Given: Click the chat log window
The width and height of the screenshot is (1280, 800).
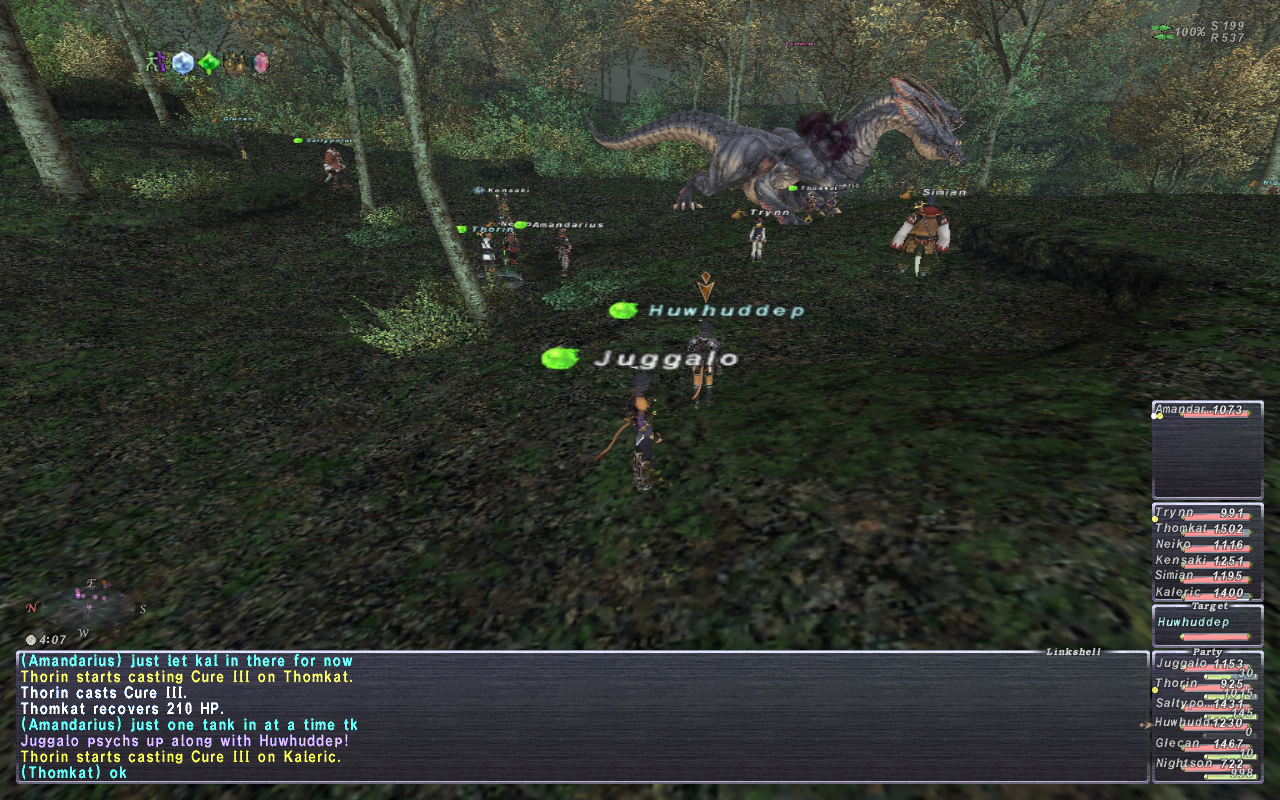Looking at the screenshot, I should (x=580, y=716).
